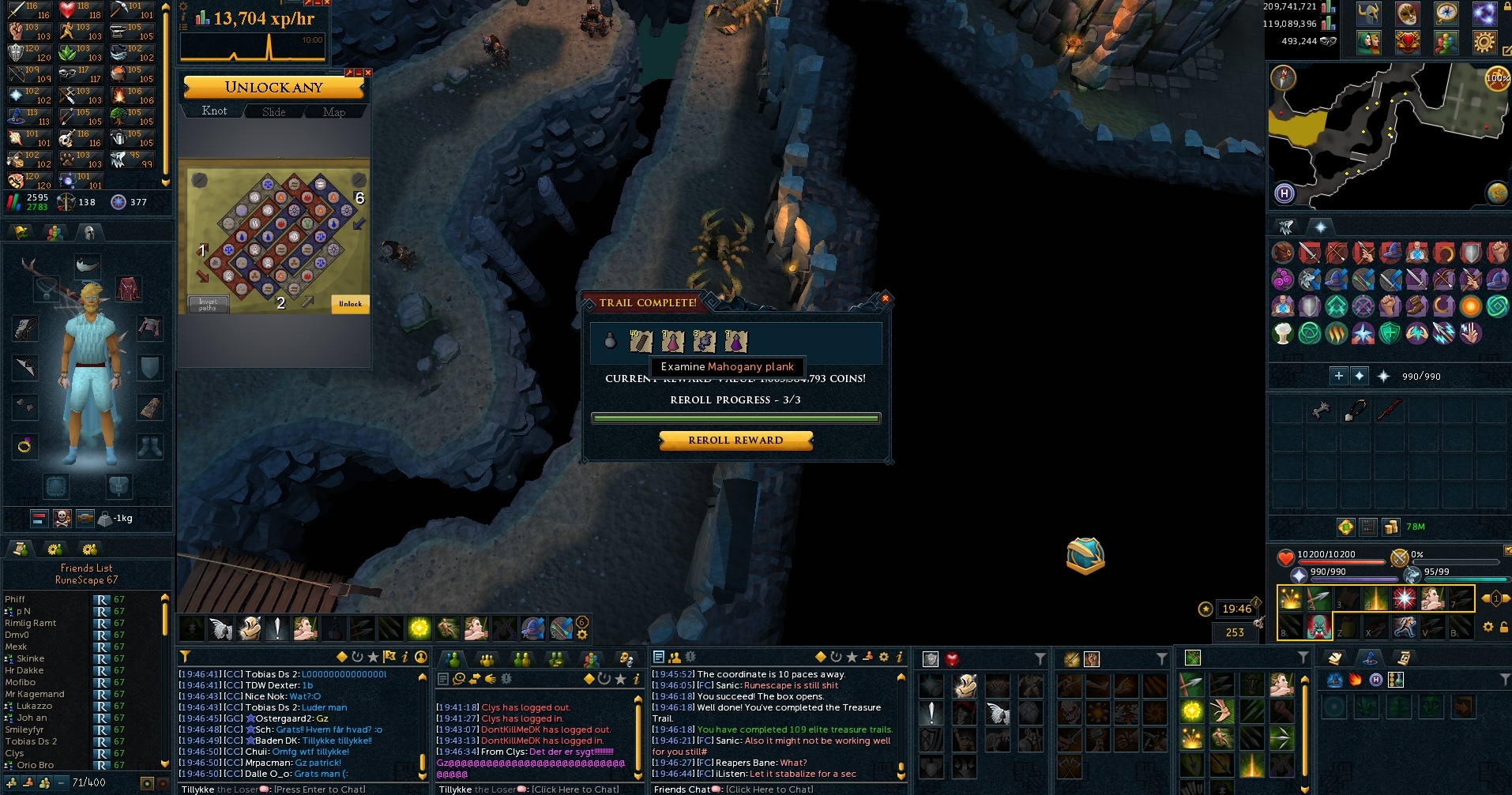Viewport: 1512px width, 795px height.
Task: Select the blue star abilities tab icon
Action: [x=1319, y=227]
